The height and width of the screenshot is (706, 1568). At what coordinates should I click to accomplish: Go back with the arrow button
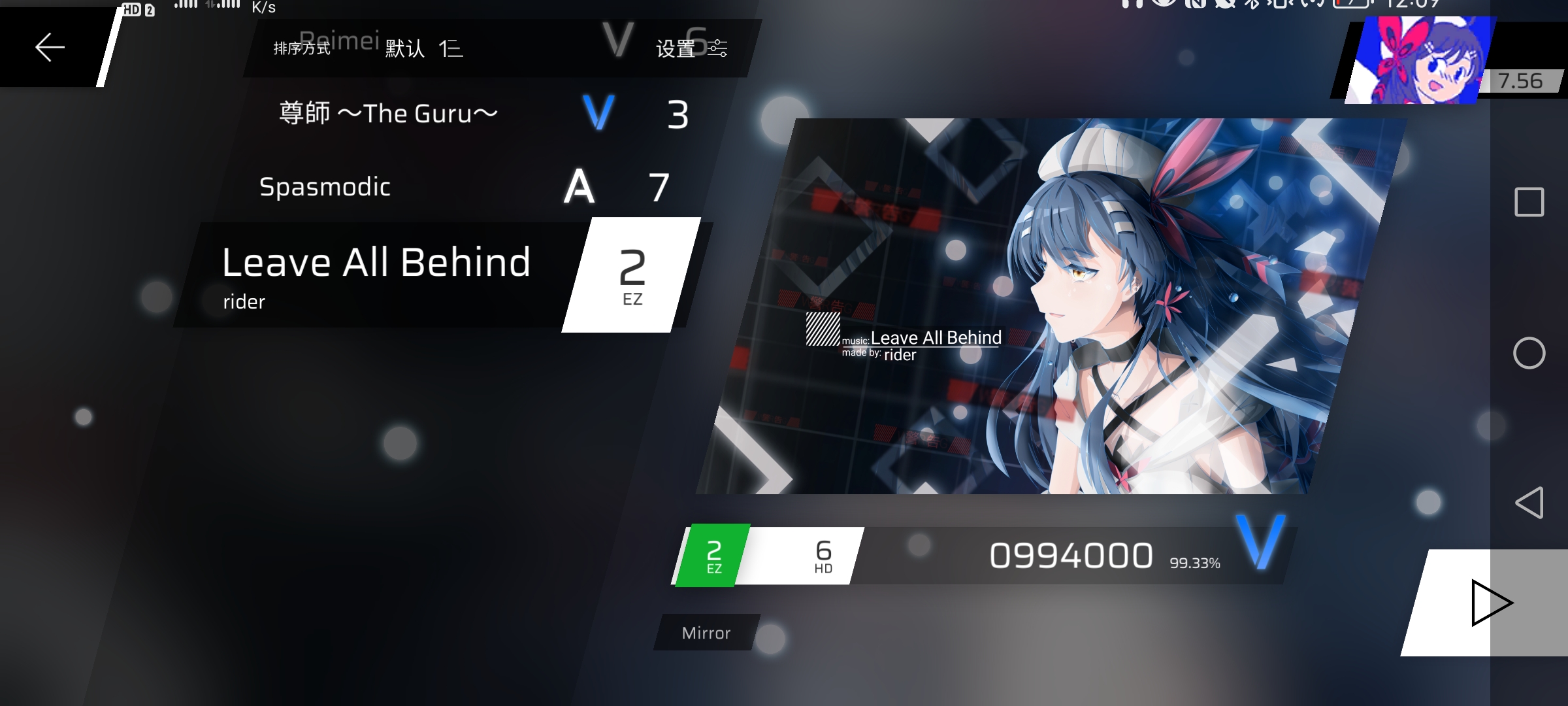(50, 48)
